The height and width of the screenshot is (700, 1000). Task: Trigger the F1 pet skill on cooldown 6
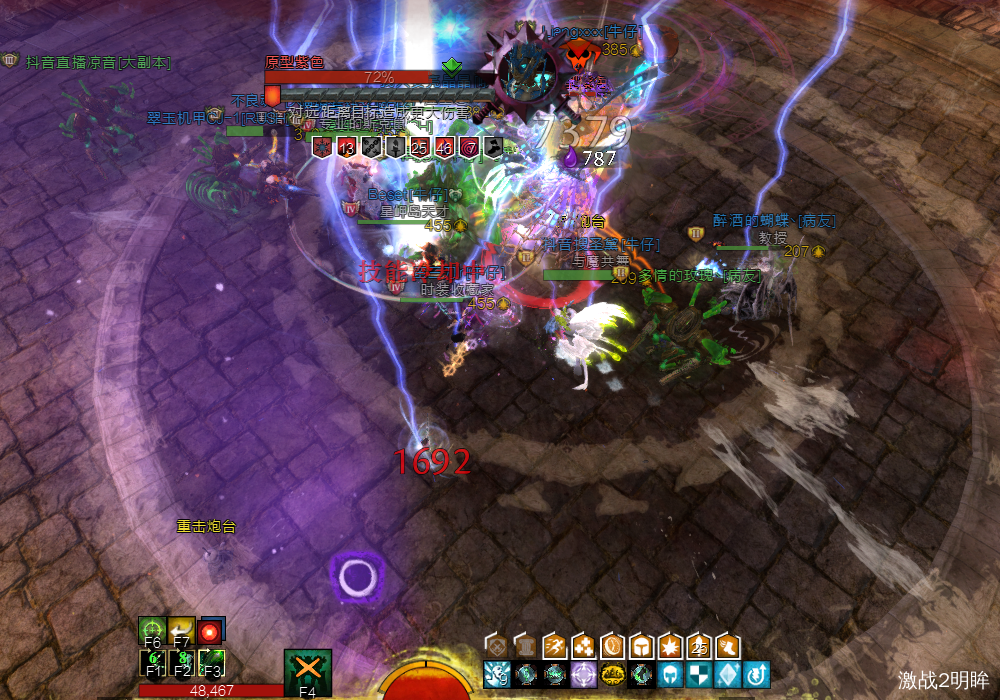[x=152, y=662]
